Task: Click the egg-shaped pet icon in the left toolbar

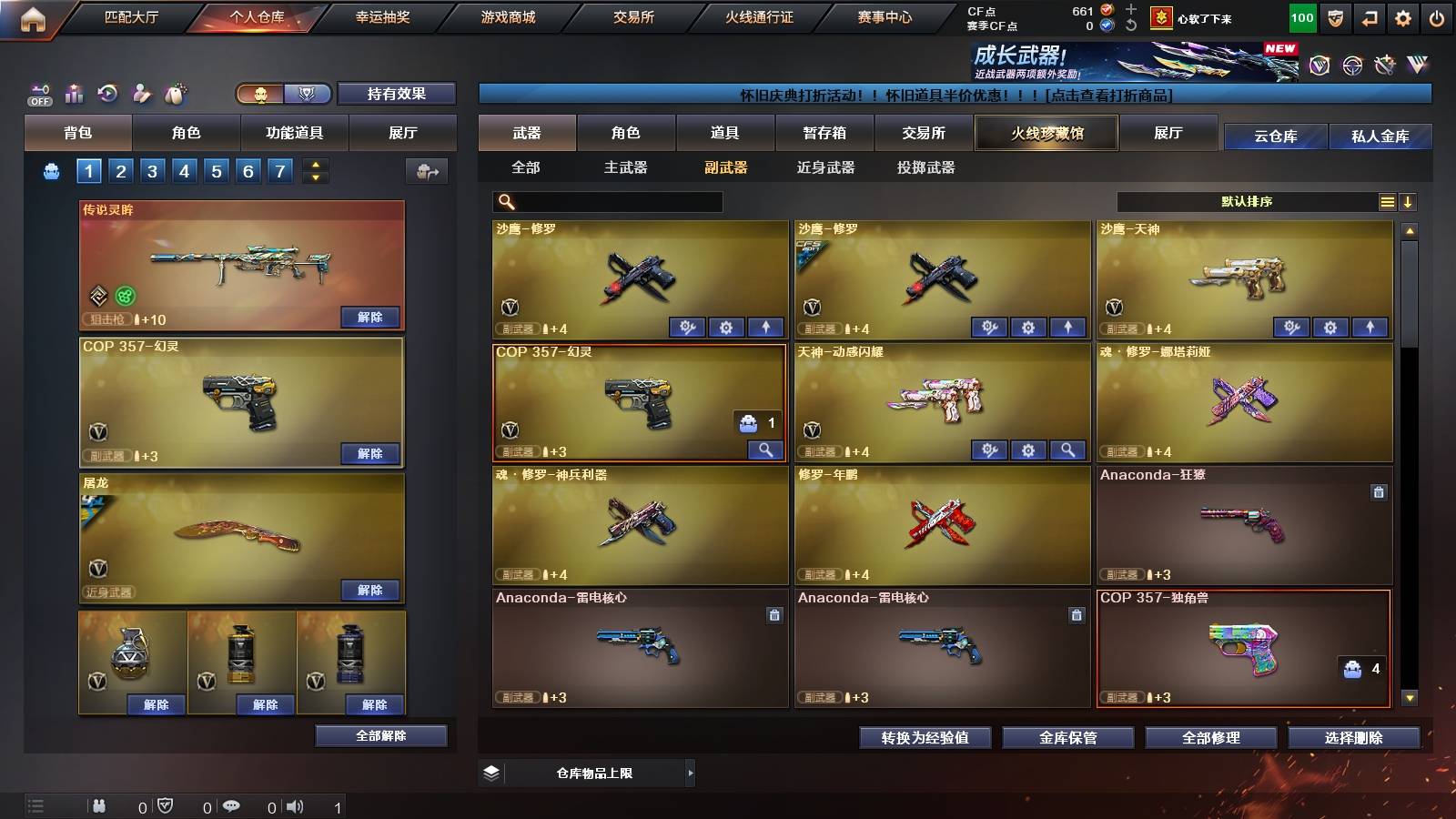Action: point(173,93)
